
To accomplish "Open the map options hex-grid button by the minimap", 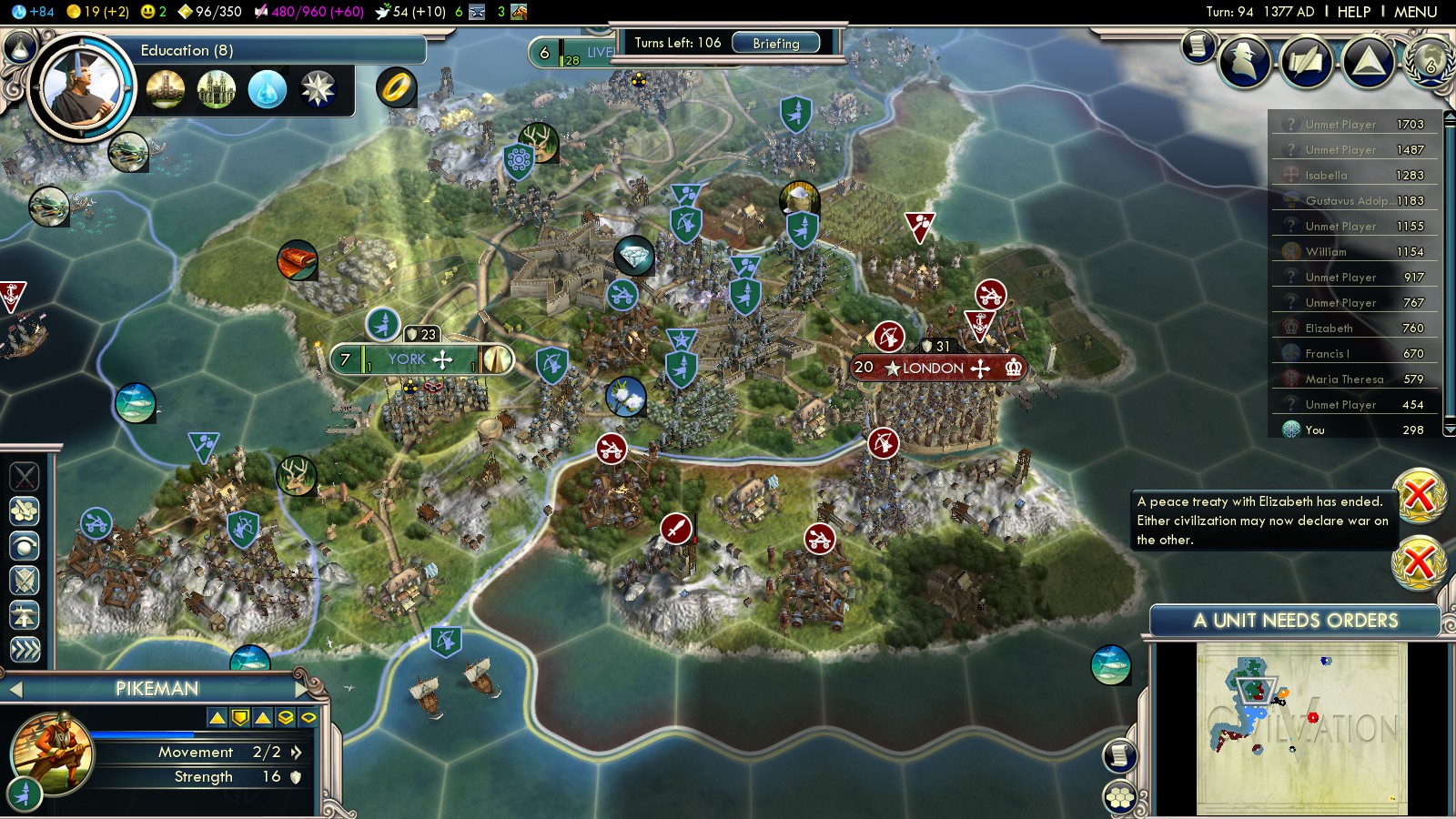I will click(1120, 798).
